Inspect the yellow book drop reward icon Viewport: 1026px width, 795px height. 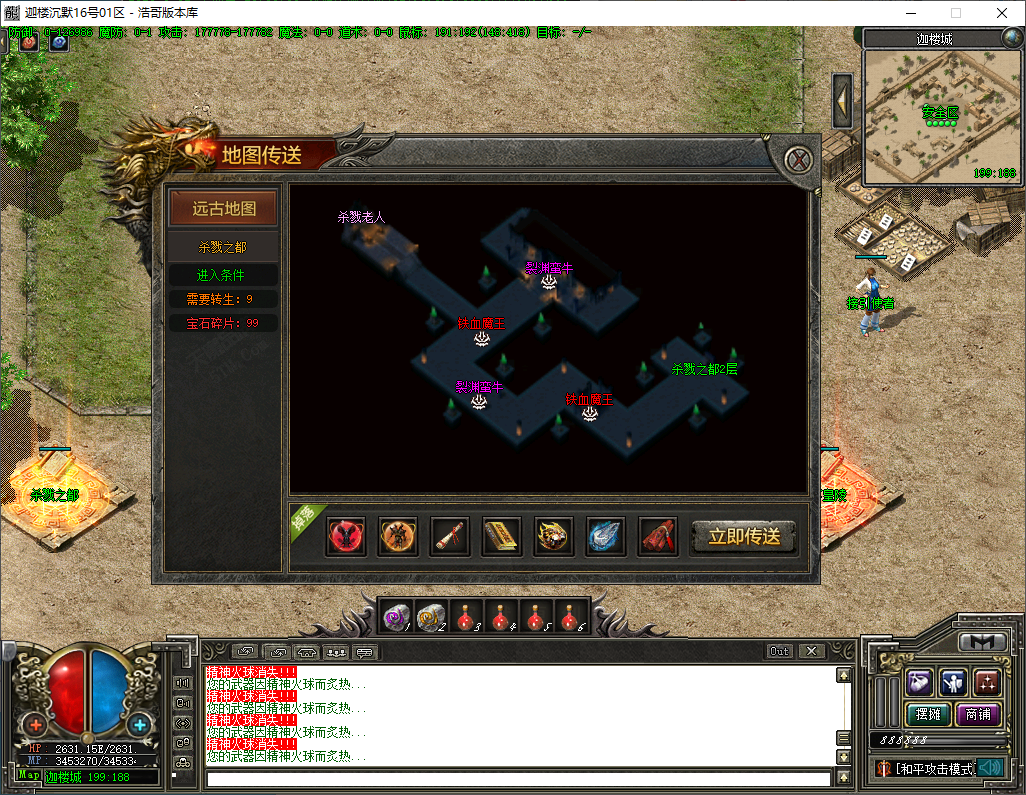502,537
